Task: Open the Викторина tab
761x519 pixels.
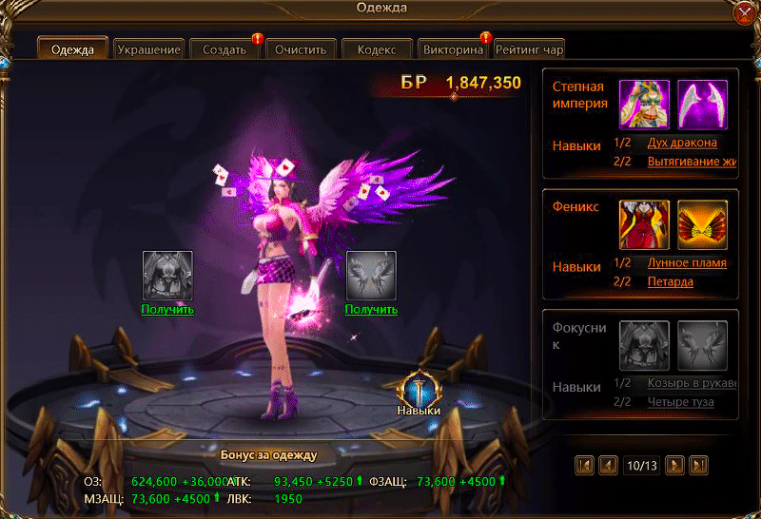Action: point(452,49)
